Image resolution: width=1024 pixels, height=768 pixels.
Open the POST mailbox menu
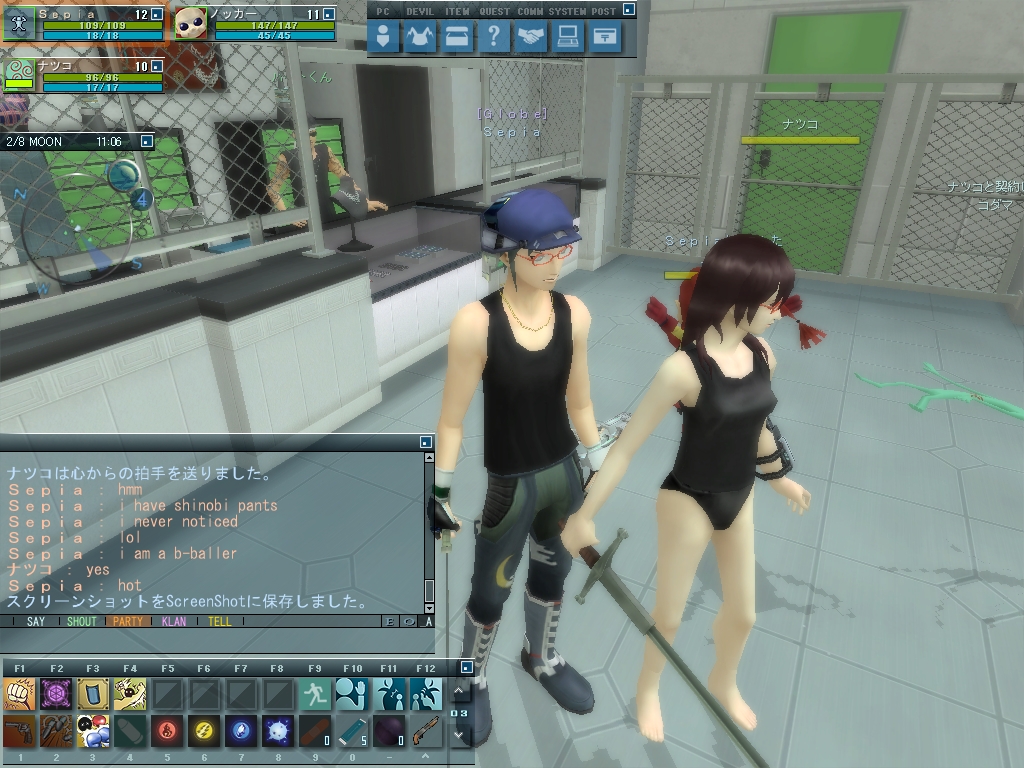[x=605, y=38]
